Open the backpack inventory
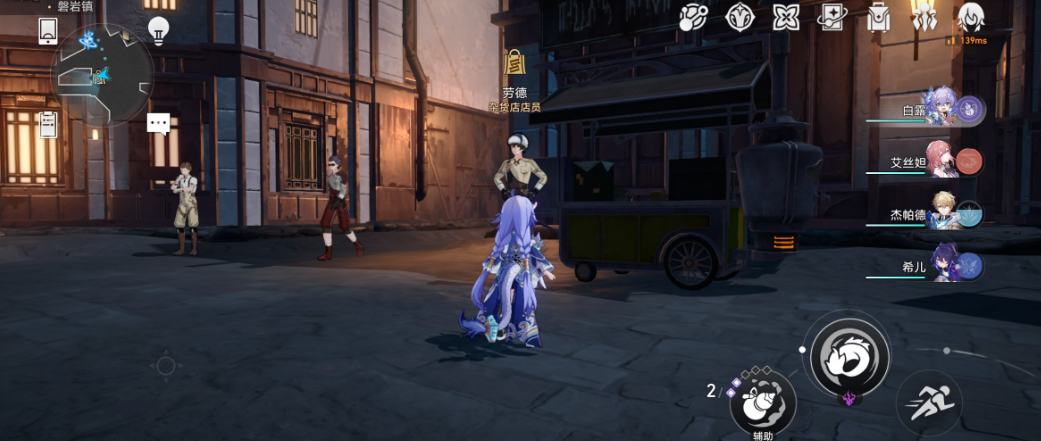 pyautogui.click(x=878, y=17)
